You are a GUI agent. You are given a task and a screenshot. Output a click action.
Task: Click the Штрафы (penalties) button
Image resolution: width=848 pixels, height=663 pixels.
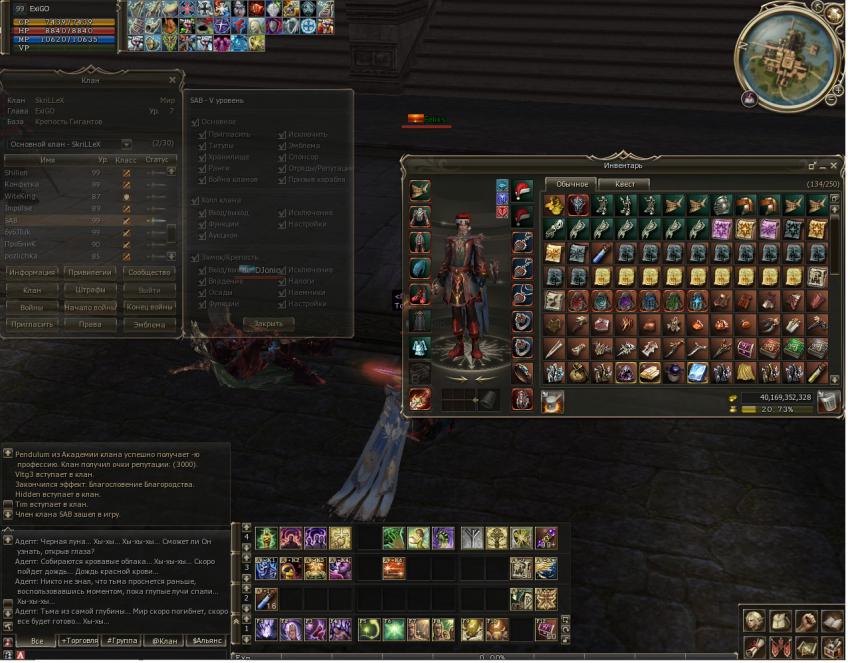(x=90, y=290)
